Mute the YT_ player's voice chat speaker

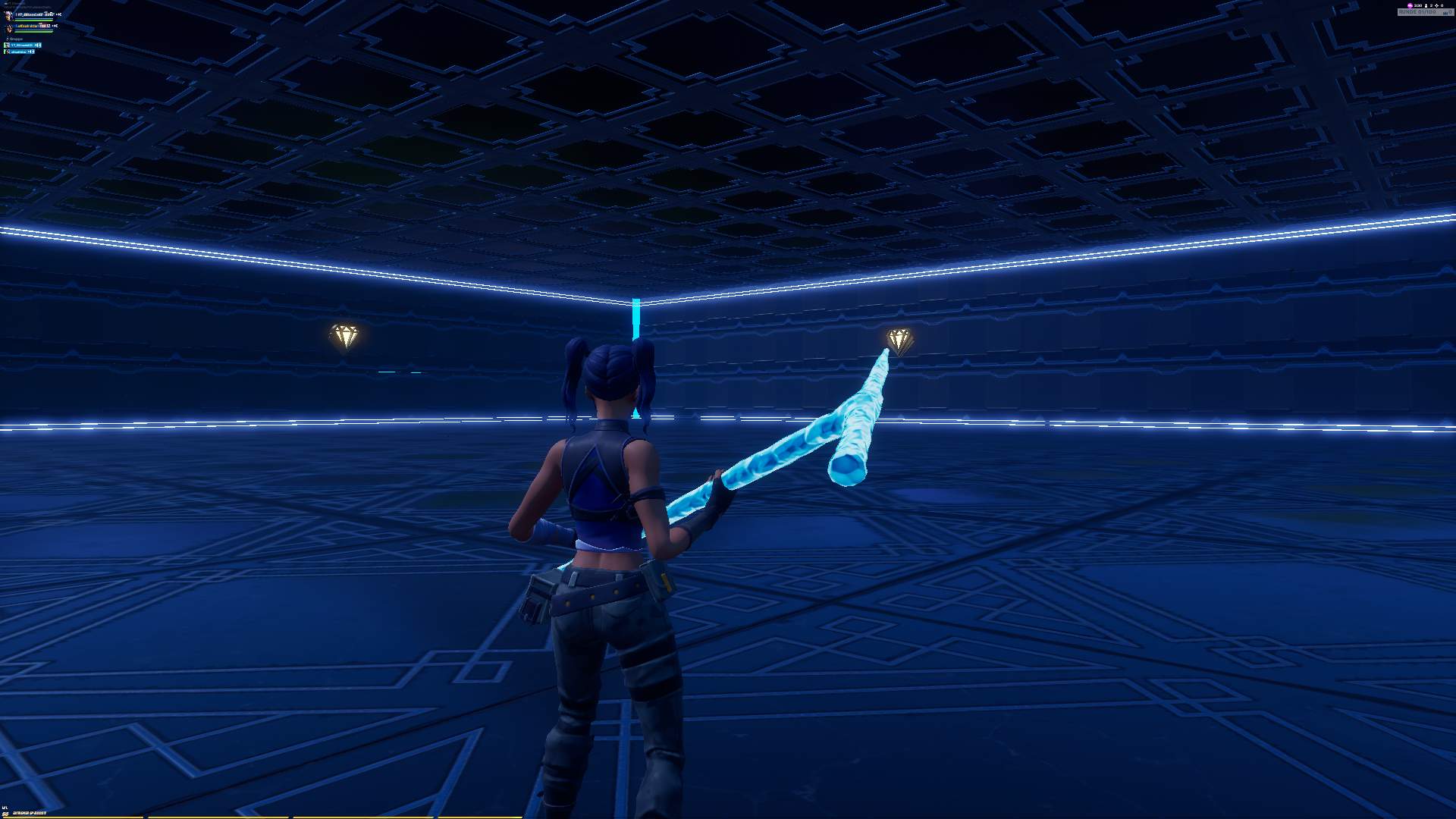tap(38, 45)
